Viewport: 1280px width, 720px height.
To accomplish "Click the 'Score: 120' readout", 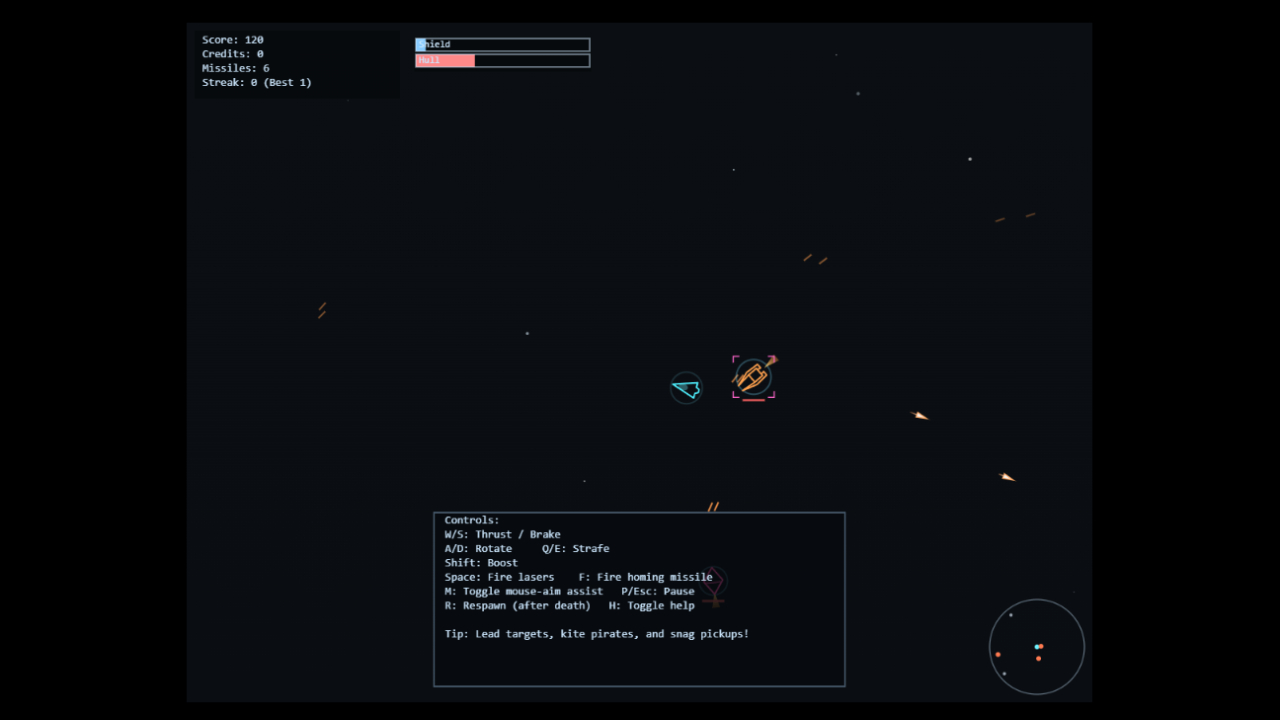I will 233,39.
